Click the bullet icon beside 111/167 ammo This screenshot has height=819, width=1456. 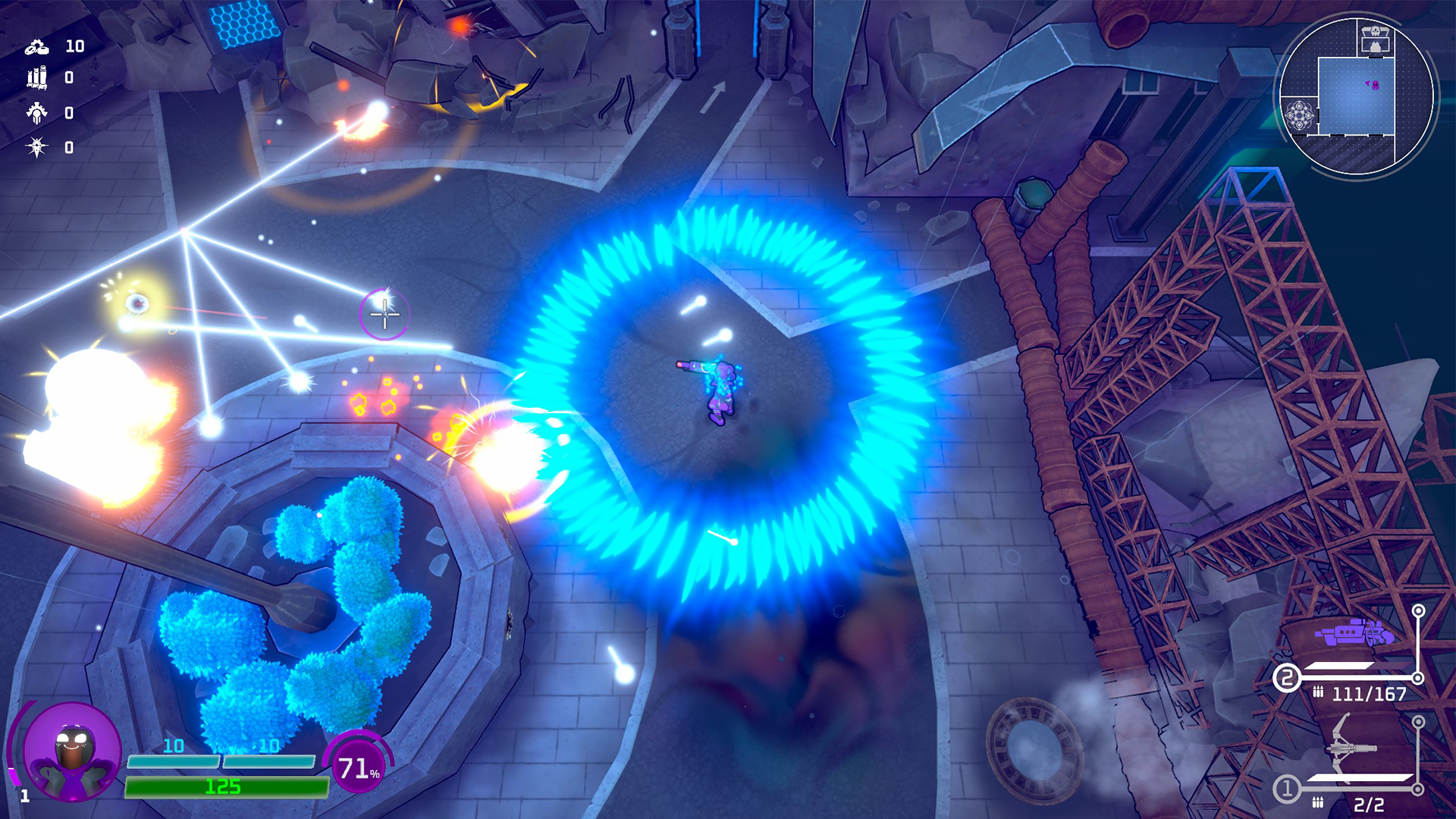point(1319,692)
